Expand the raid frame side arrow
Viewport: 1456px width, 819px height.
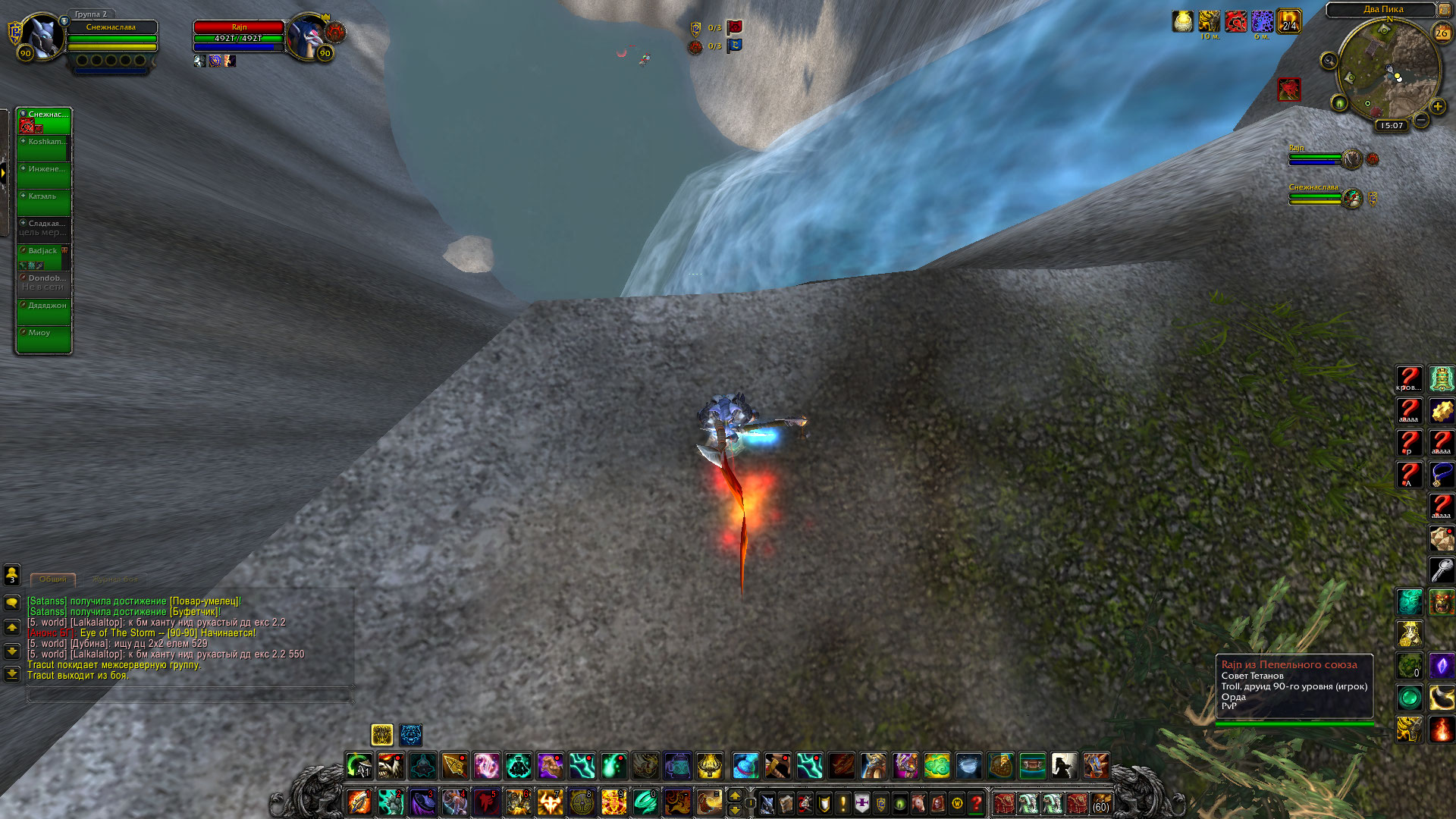4,173
